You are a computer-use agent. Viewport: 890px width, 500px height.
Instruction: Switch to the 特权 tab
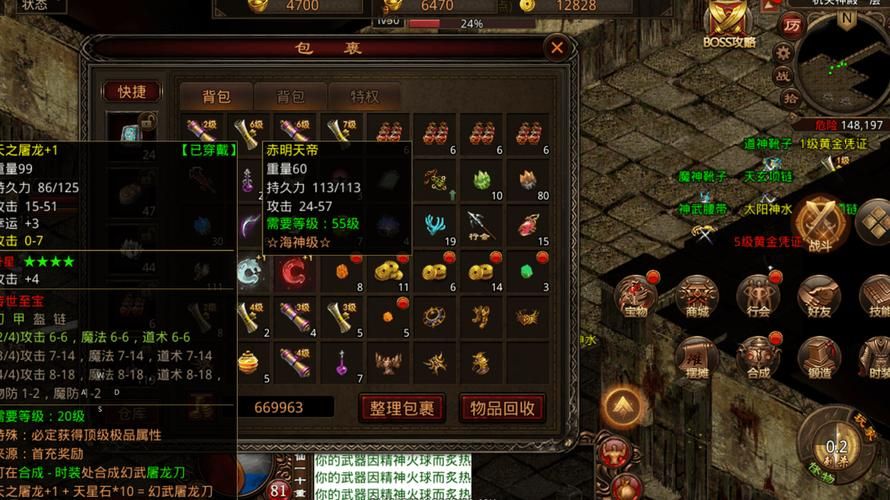click(365, 96)
